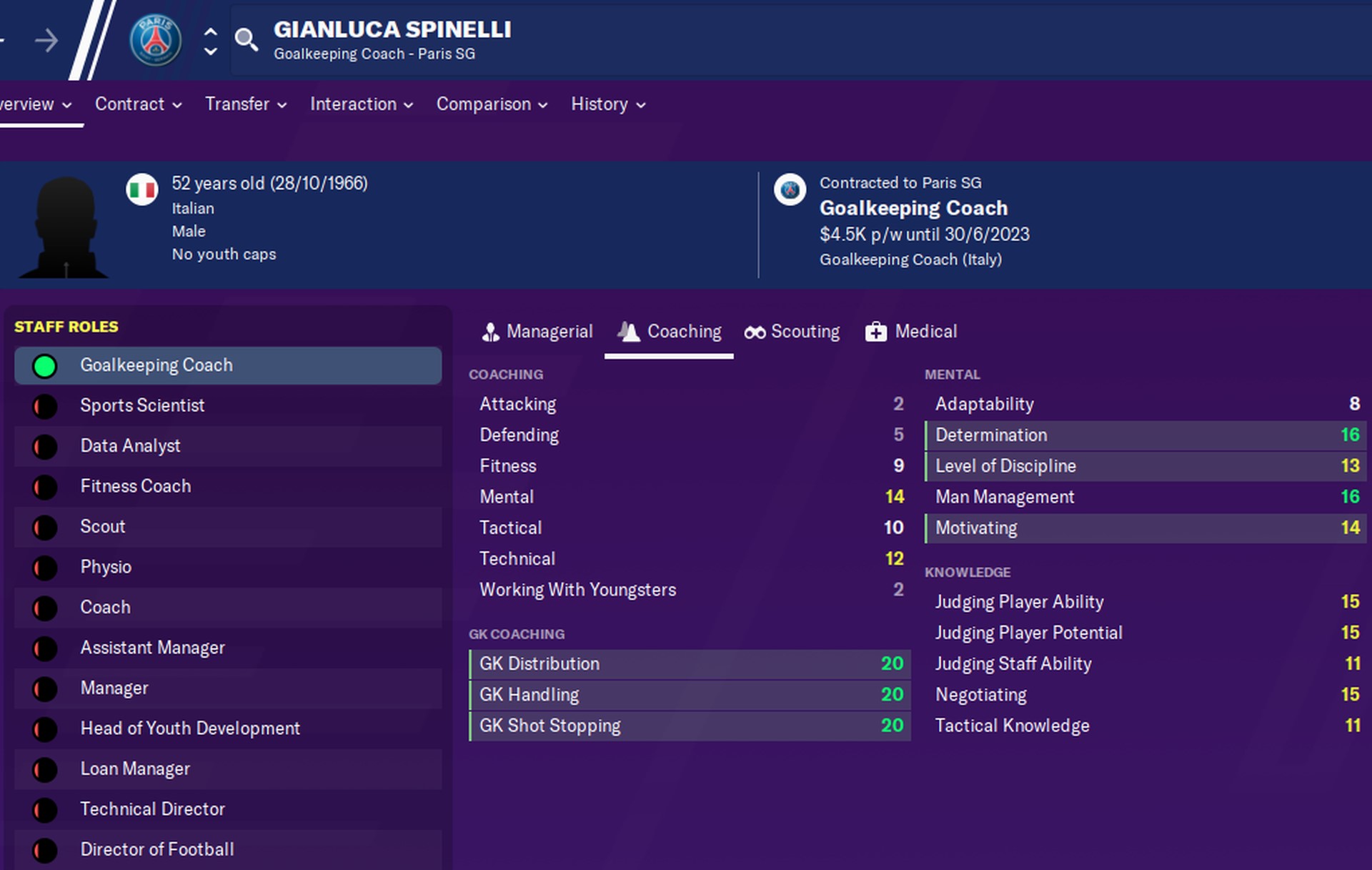
Task: Select the Director of Football role
Action: point(157,849)
